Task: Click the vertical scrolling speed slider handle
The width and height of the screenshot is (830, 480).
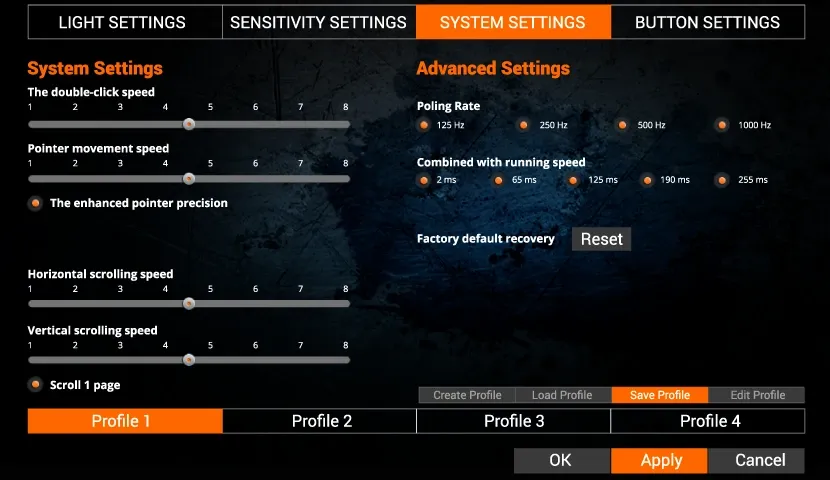Action: tap(188, 360)
